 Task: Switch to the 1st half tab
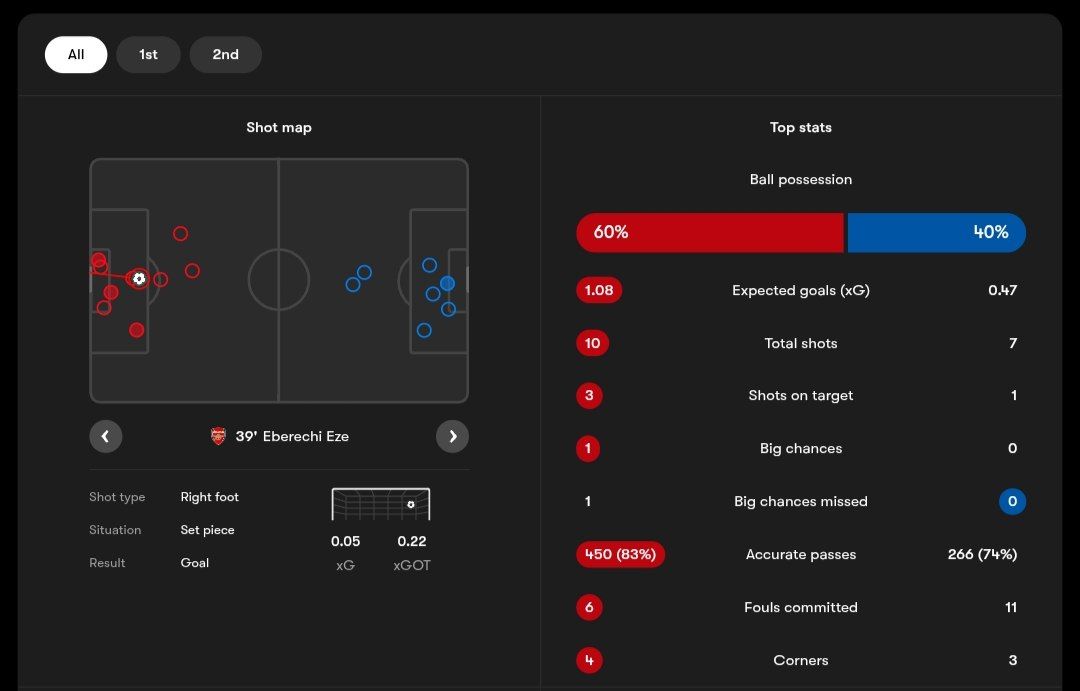(x=148, y=55)
